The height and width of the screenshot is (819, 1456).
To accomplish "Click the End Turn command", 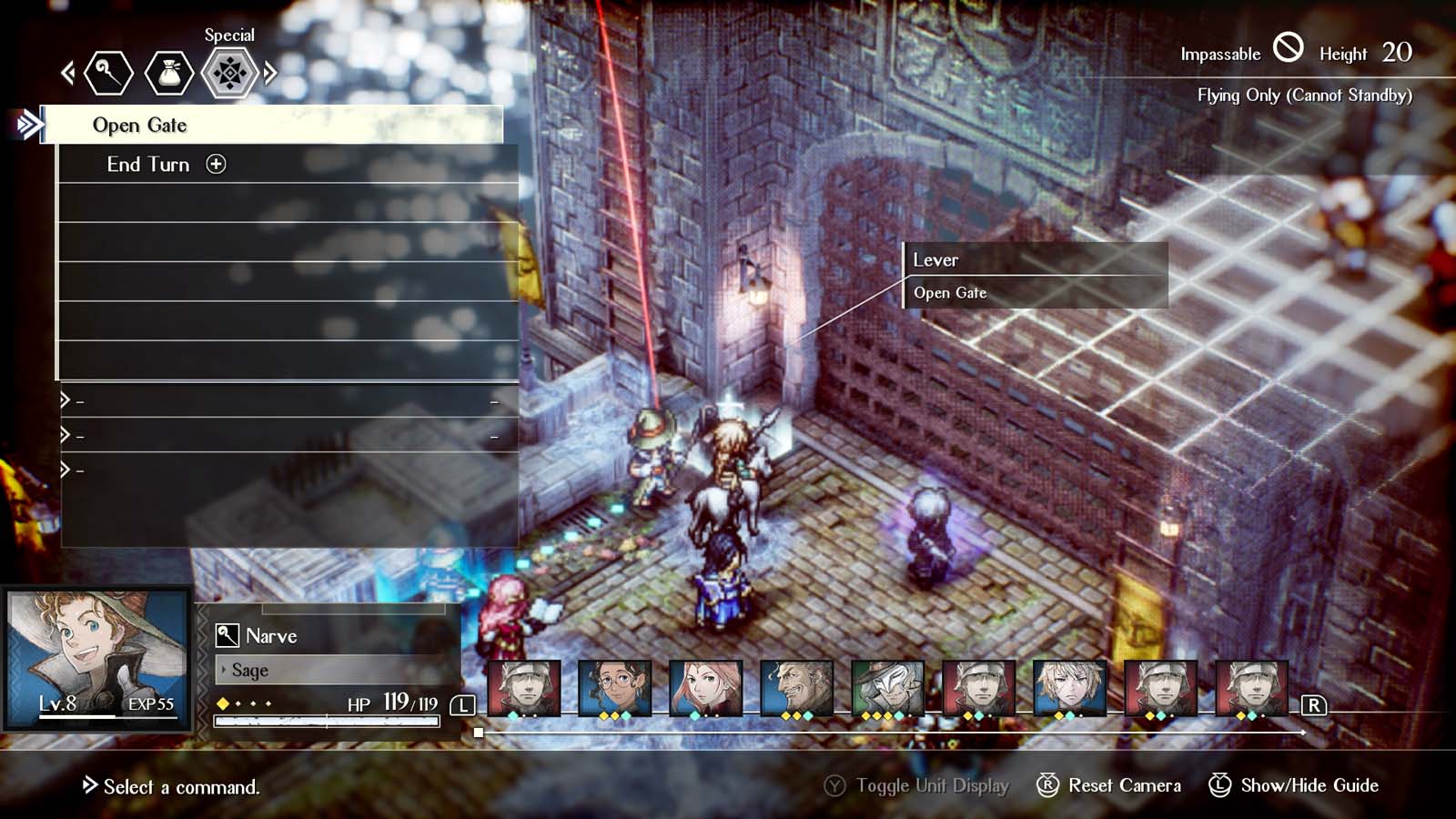I will pos(147,165).
